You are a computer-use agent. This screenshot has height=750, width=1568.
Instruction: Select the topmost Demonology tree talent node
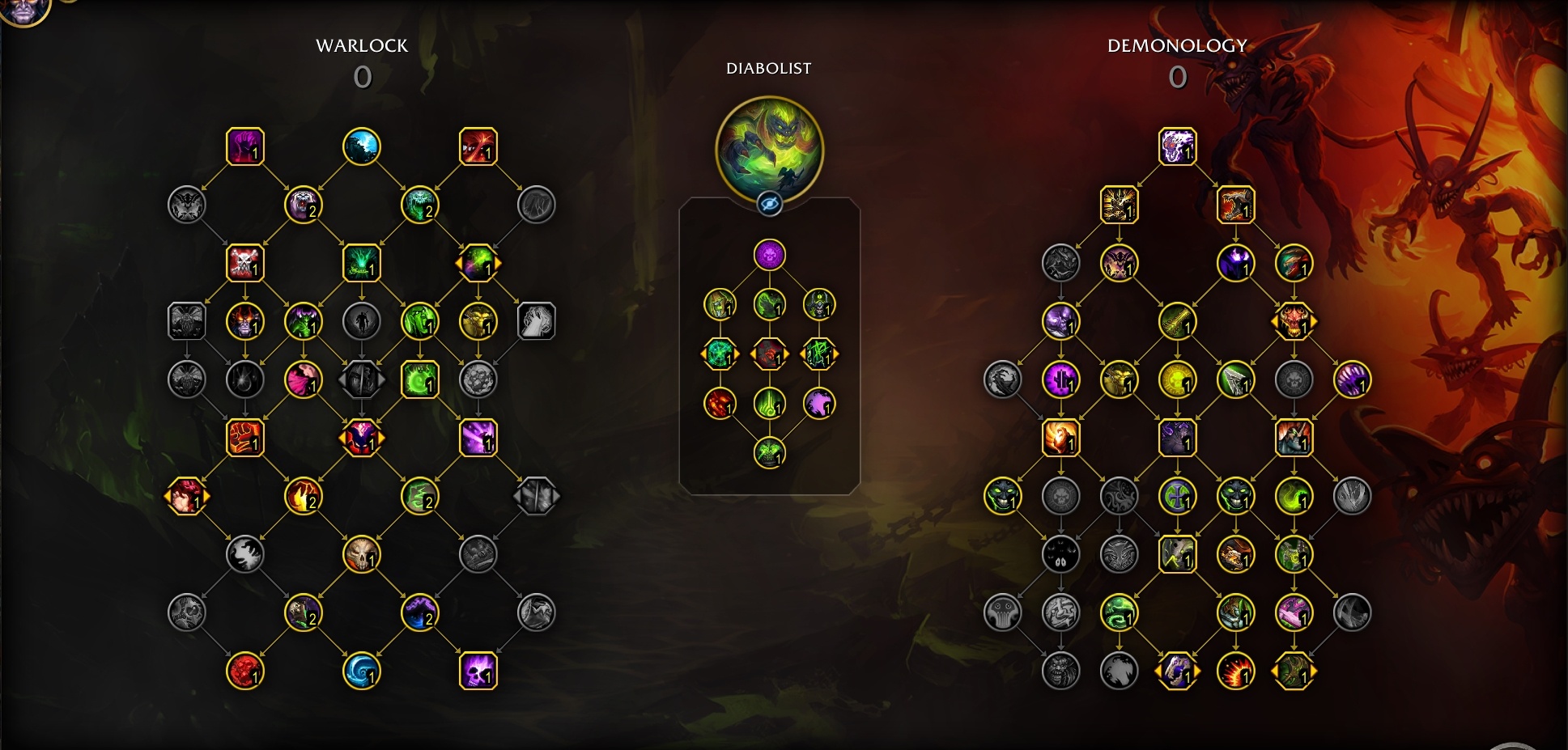tap(1178, 146)
